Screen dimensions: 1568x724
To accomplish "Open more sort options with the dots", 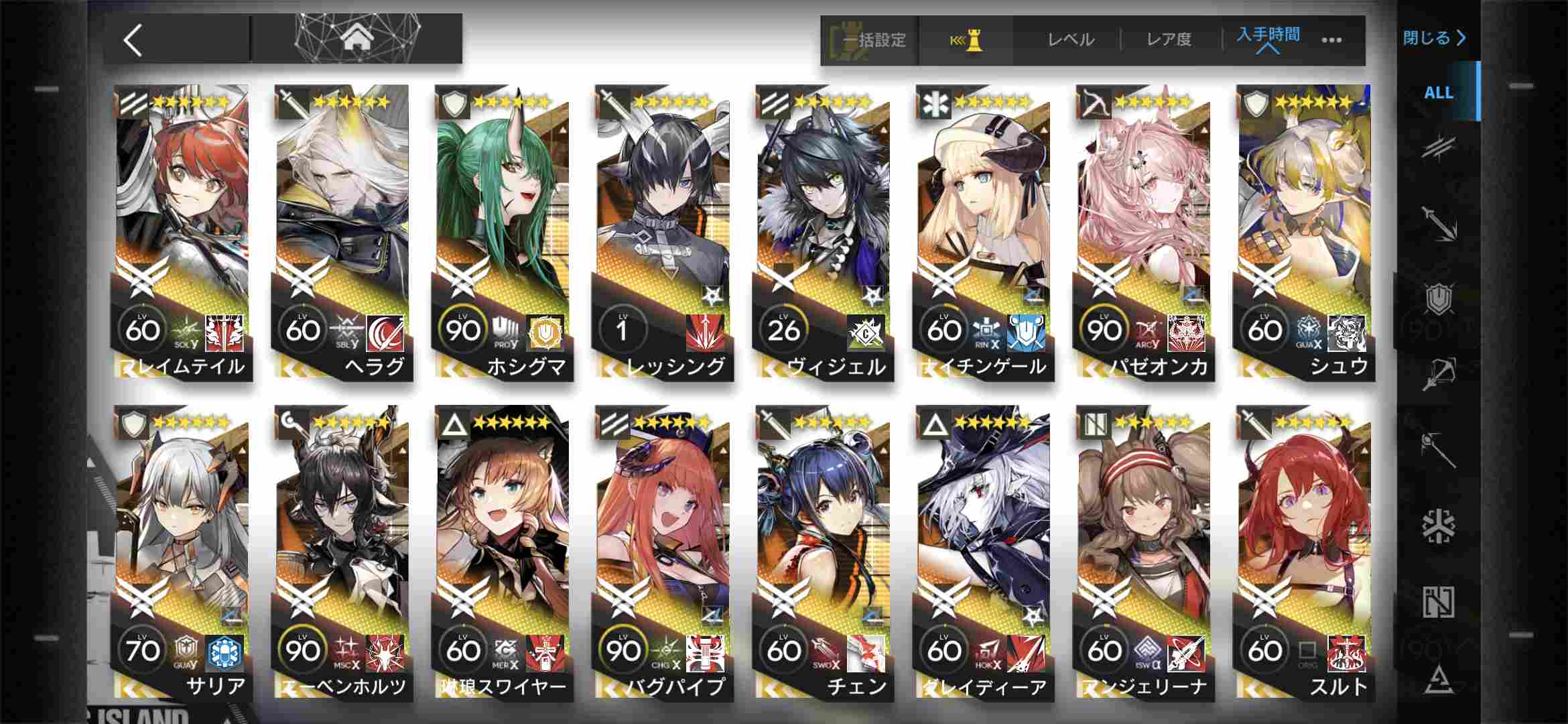I will point(1331,40).
